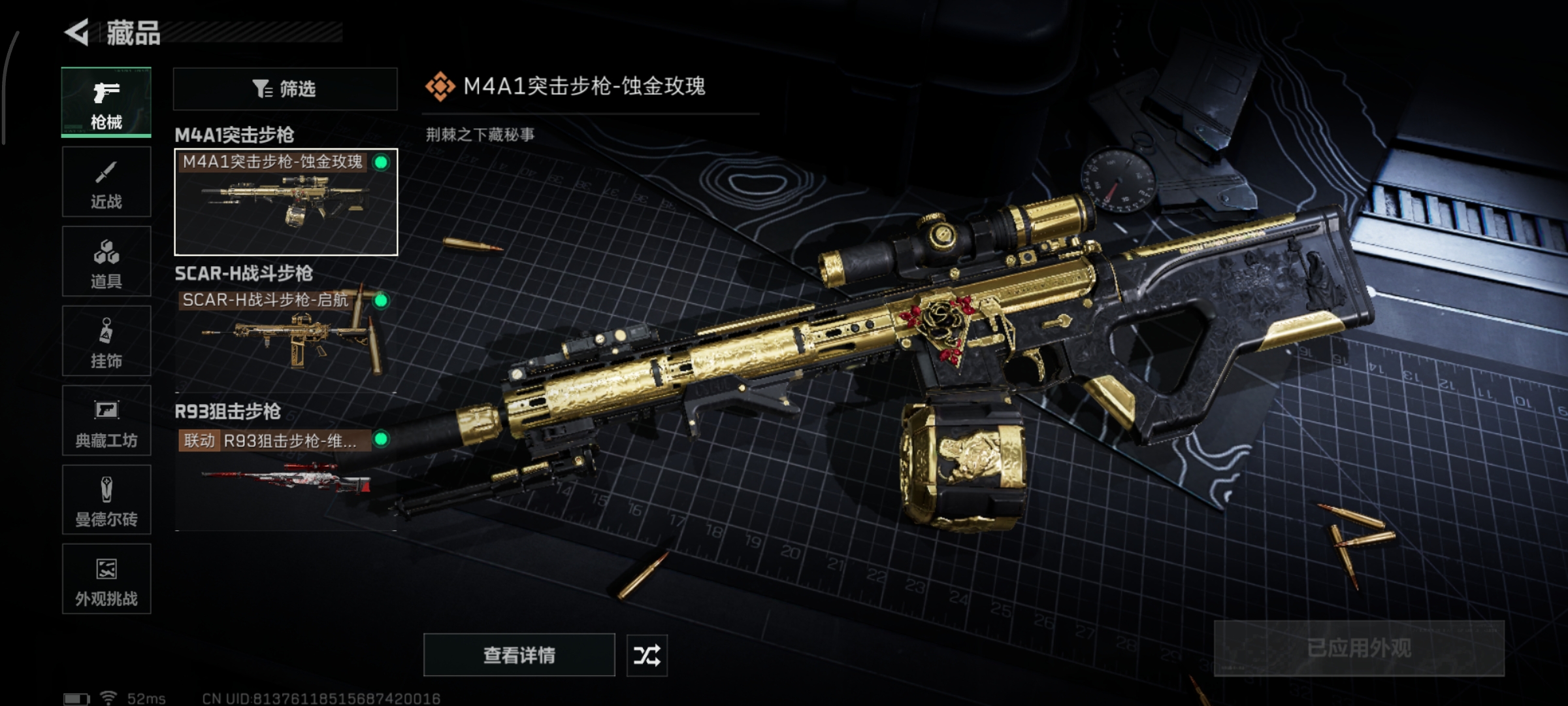1568x706 pixels.
Task: Open the 近战 melee category
Action: click(106, 182)
